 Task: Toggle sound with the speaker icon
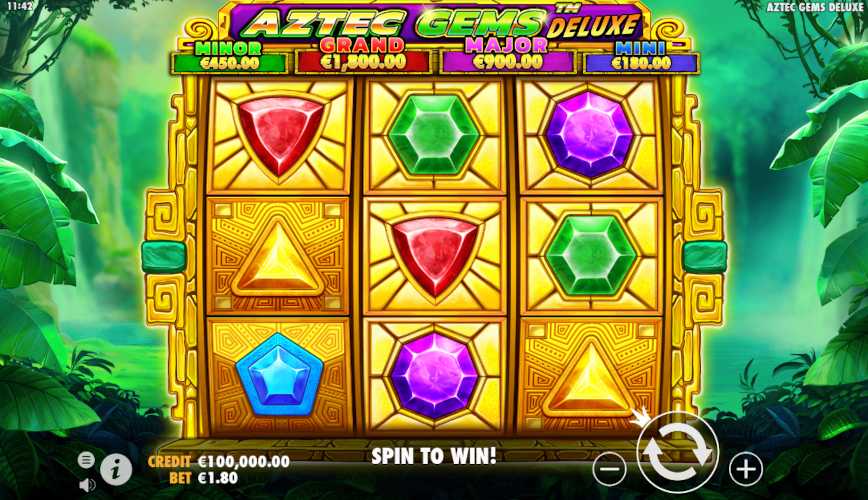coord(87,484)
